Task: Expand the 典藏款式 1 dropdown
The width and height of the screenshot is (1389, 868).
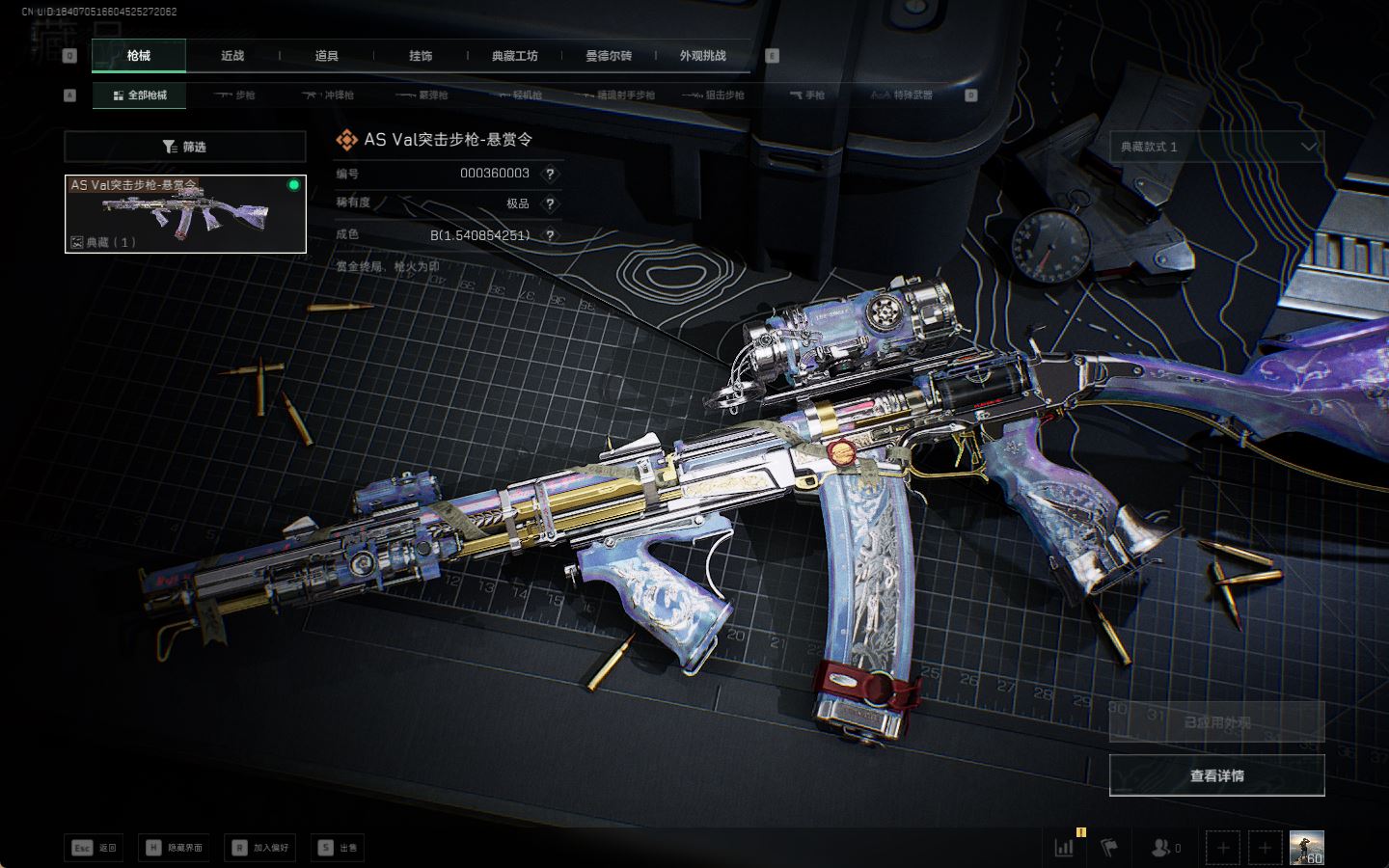Action: point(1216,147)
